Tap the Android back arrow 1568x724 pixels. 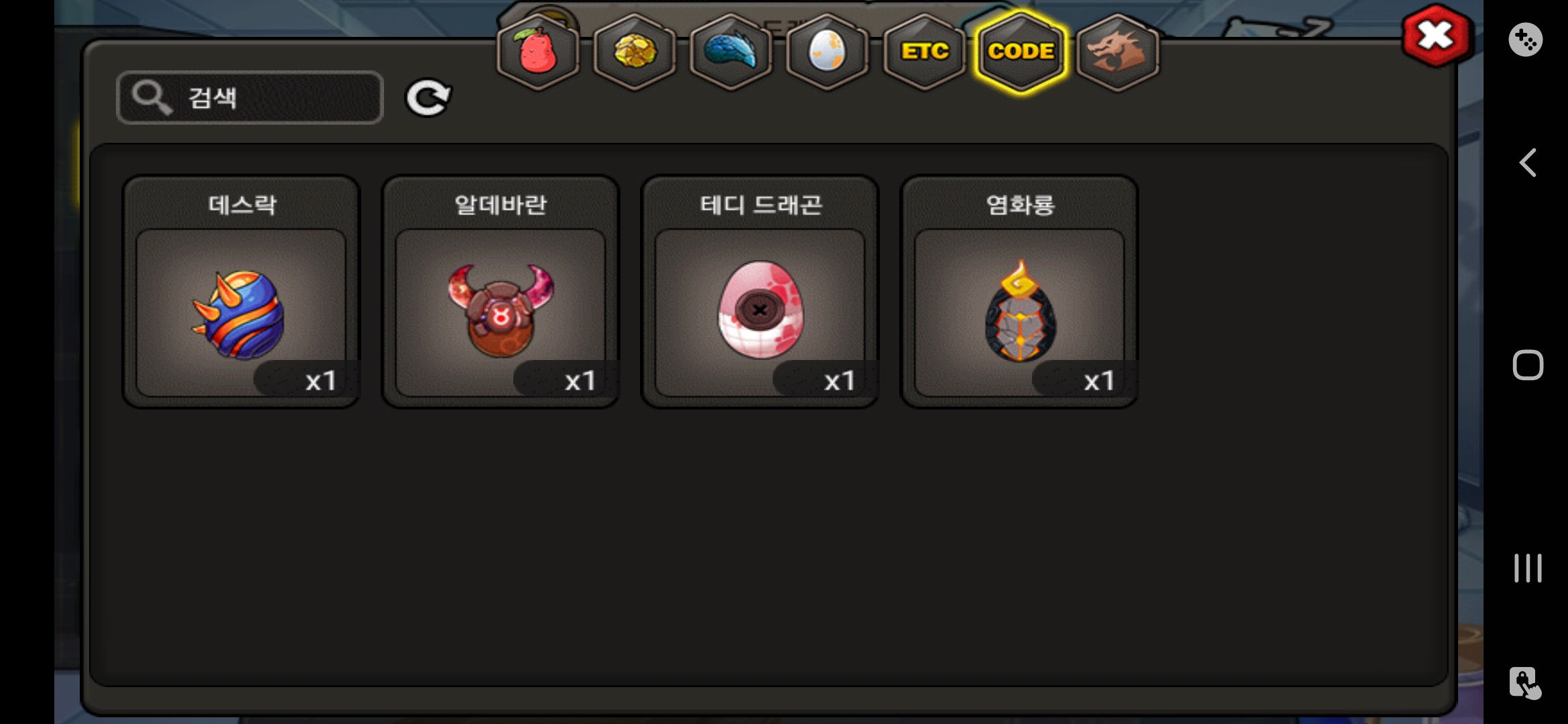point(1527,163)
